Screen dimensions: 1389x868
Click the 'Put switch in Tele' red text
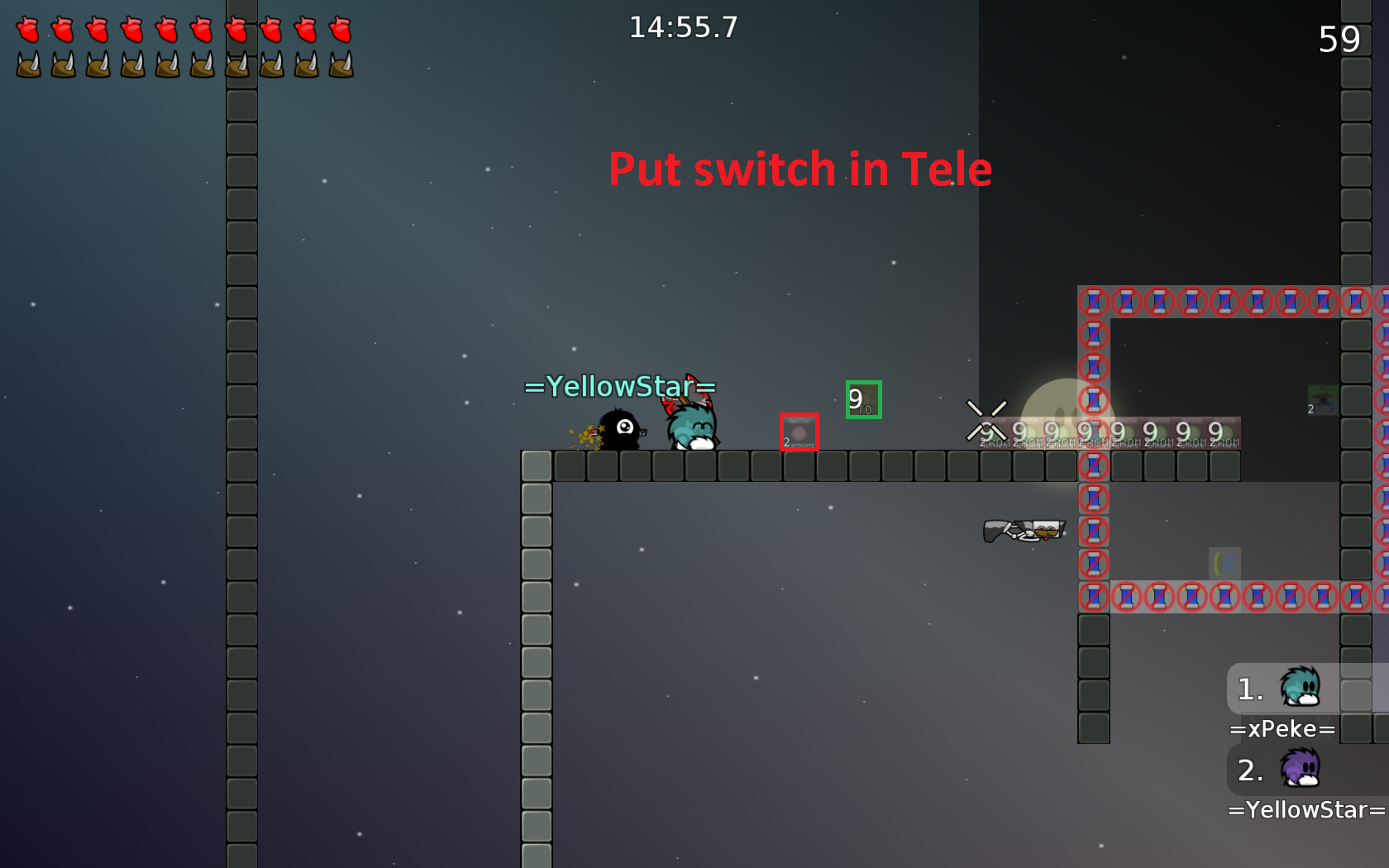[x=800, y=169]
